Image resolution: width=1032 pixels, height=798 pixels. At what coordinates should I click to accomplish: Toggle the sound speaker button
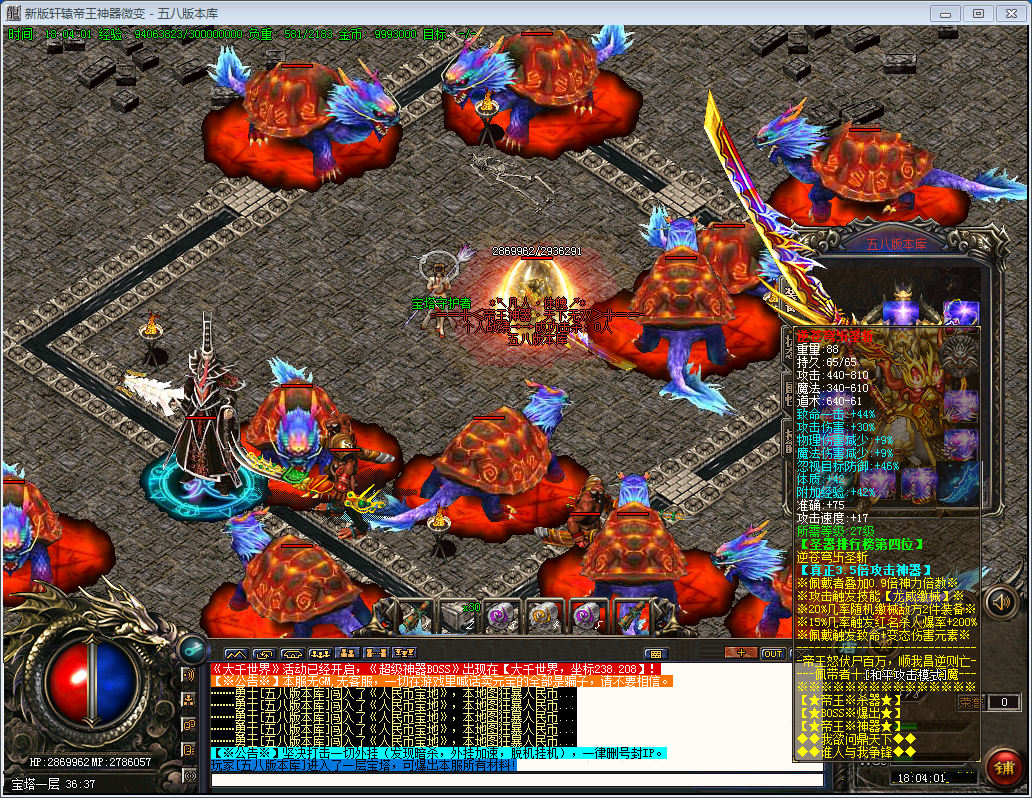point(1001,602)
